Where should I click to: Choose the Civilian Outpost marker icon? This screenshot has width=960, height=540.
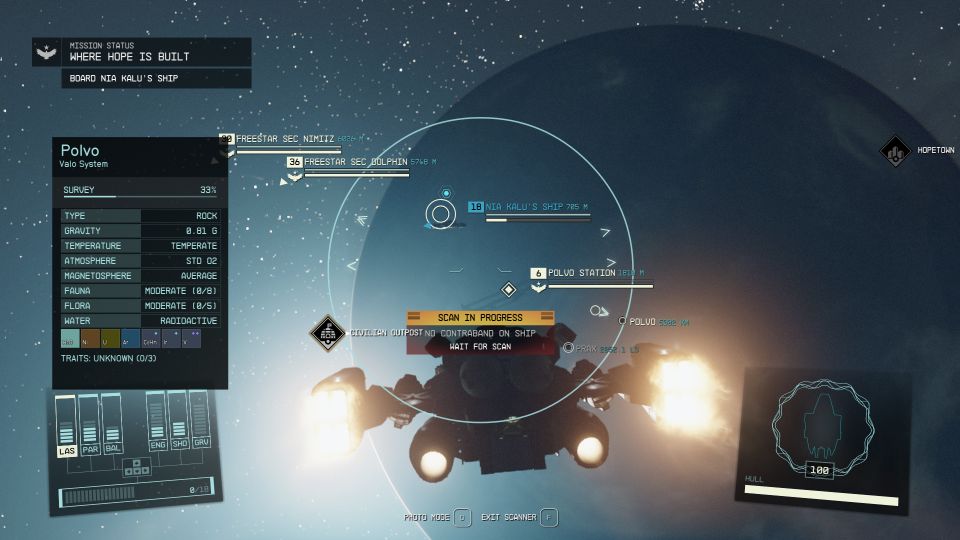pyautogui.click(x=327, y=334)
